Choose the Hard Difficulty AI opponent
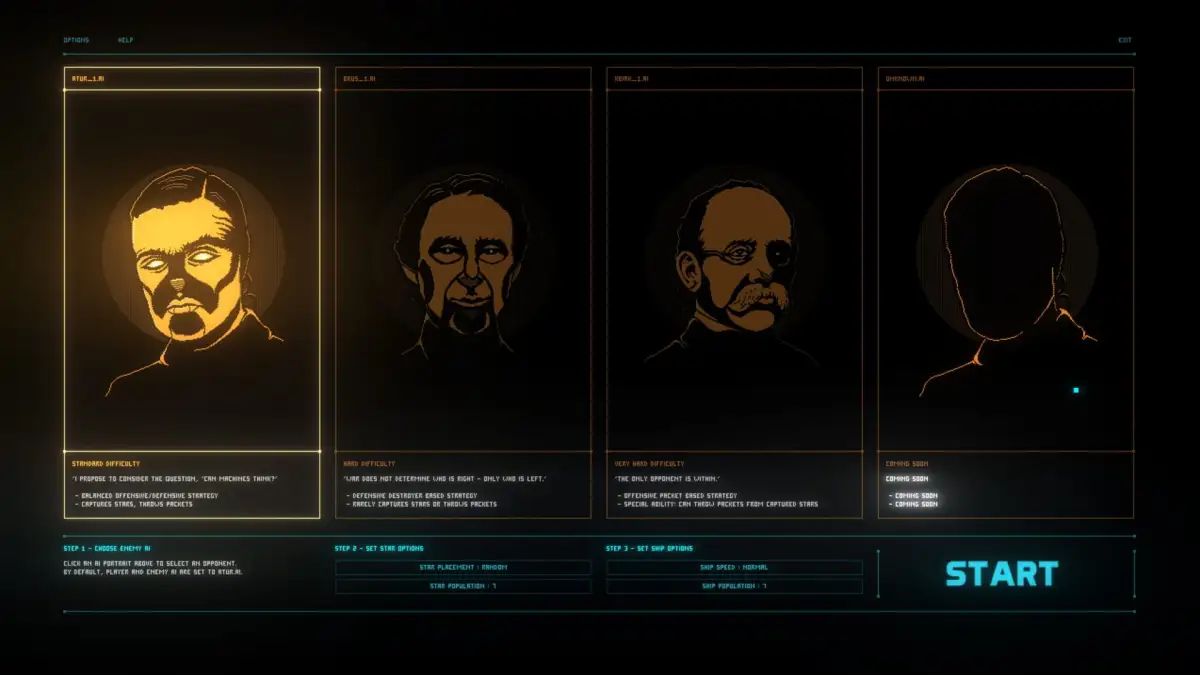Viewport: 1200px width, 675px height. [x=463, y=272]
